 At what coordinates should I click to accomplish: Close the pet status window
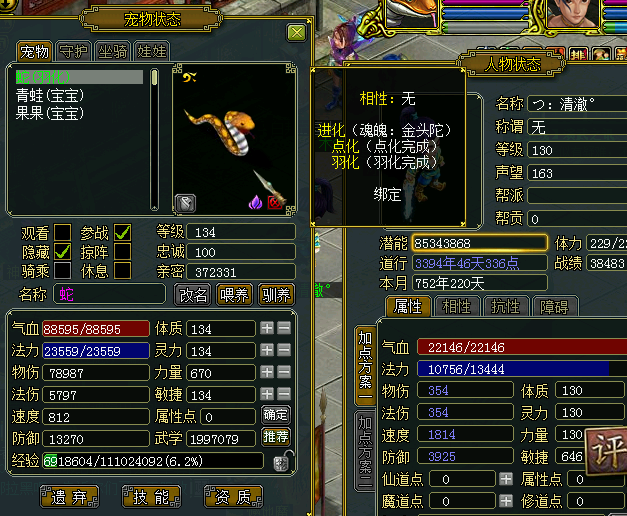coord(296,32)
